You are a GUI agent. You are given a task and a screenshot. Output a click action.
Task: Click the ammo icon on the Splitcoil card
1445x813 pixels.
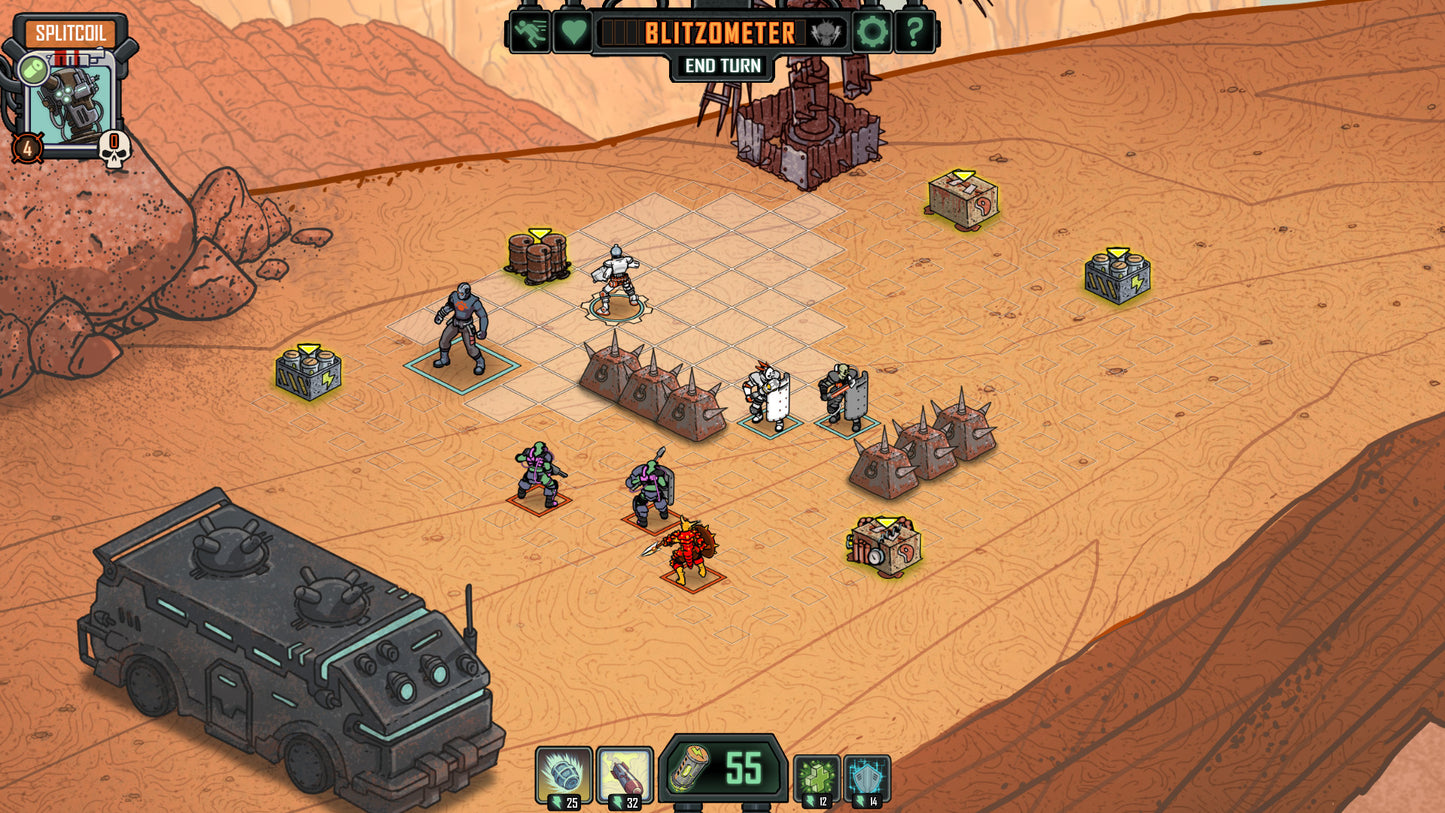(31, 68)
